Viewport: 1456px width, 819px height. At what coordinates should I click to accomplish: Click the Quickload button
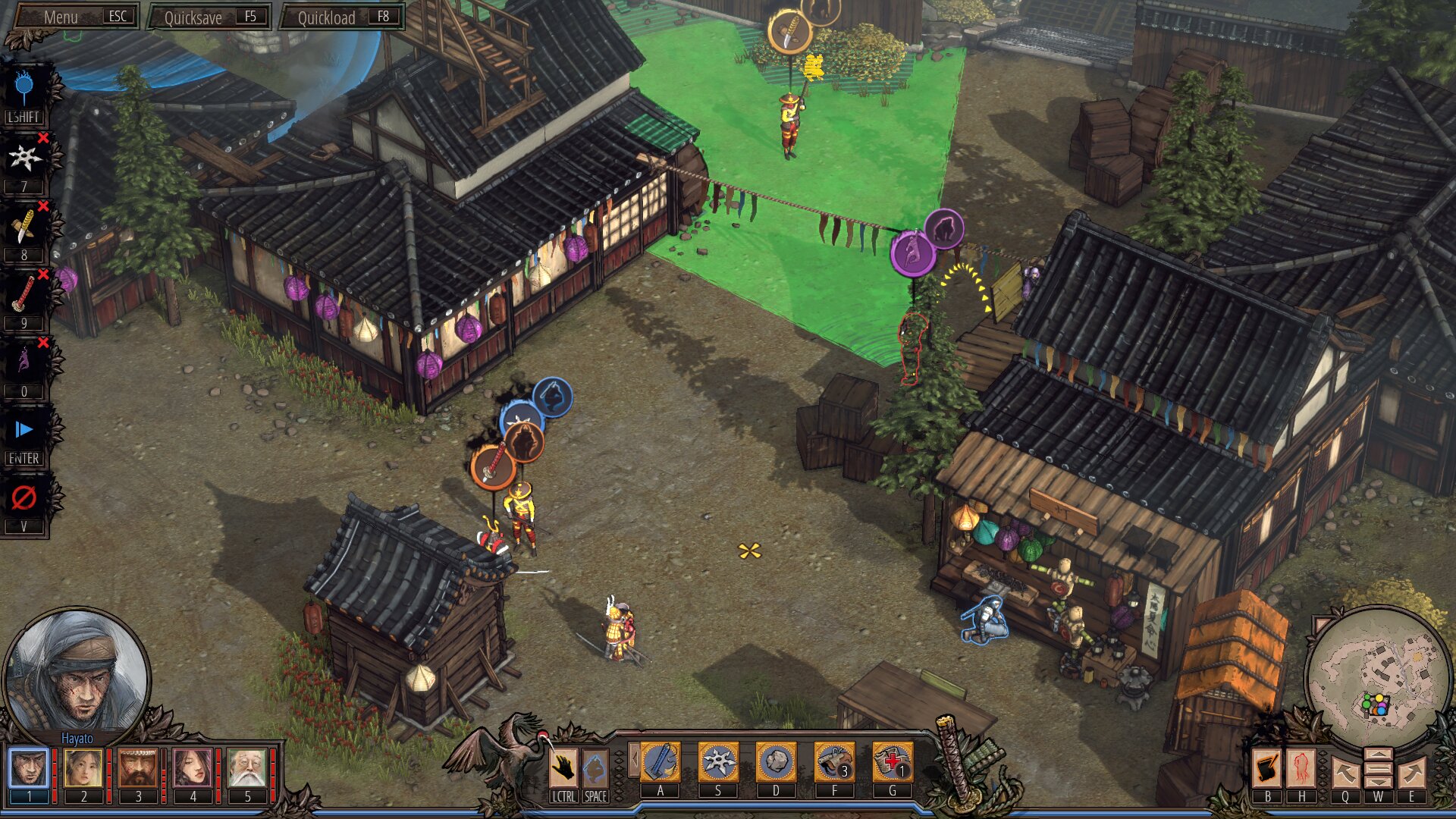342,17
